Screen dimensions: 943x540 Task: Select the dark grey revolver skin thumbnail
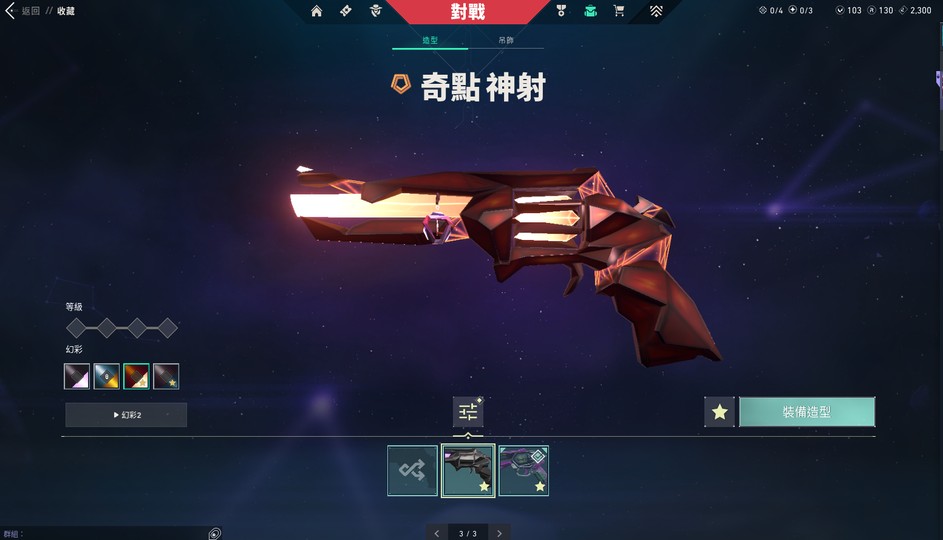pos(468,470)
